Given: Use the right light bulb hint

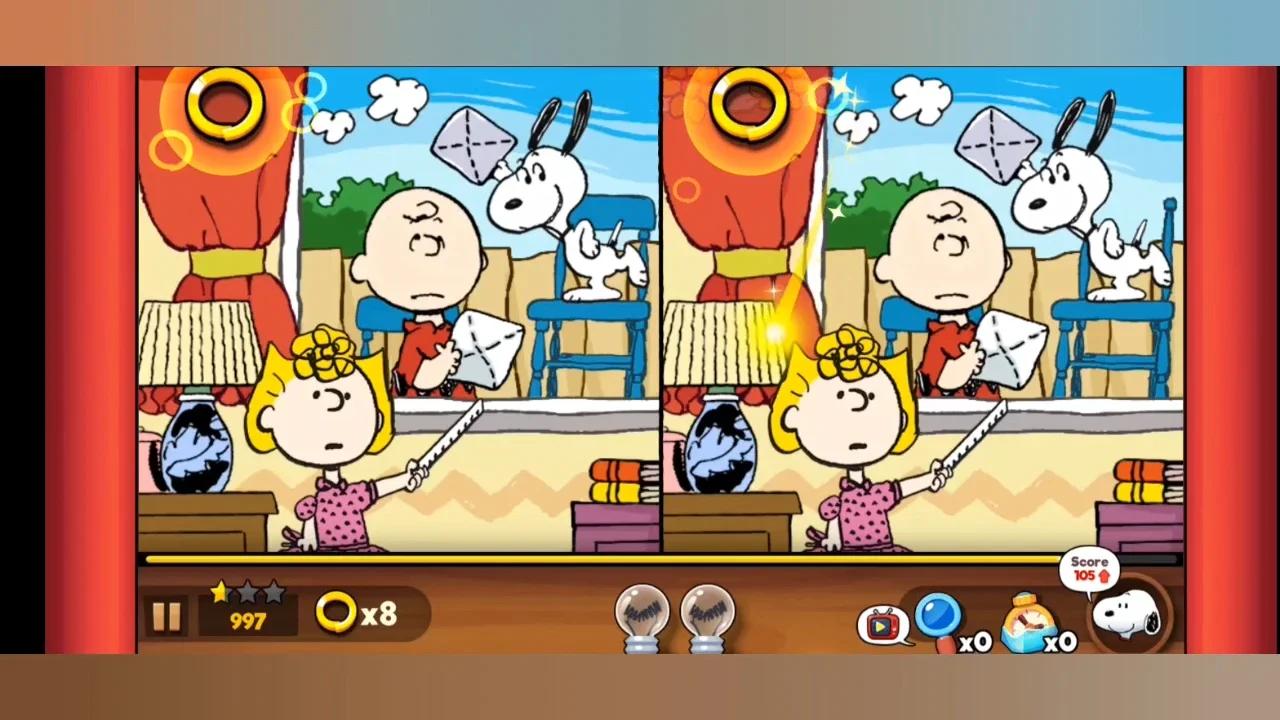Looking at the screenshot, I should 708,615.
